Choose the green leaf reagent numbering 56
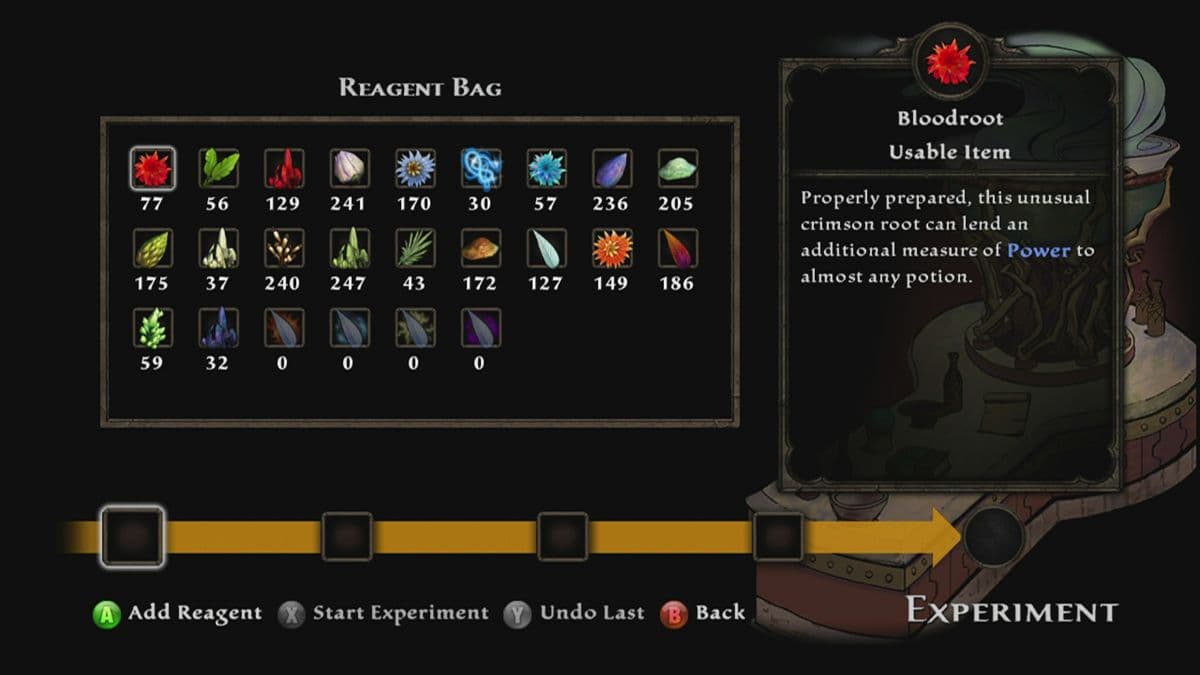The image size is (1200, 675). pyautogui.click(x=218, y=169)
